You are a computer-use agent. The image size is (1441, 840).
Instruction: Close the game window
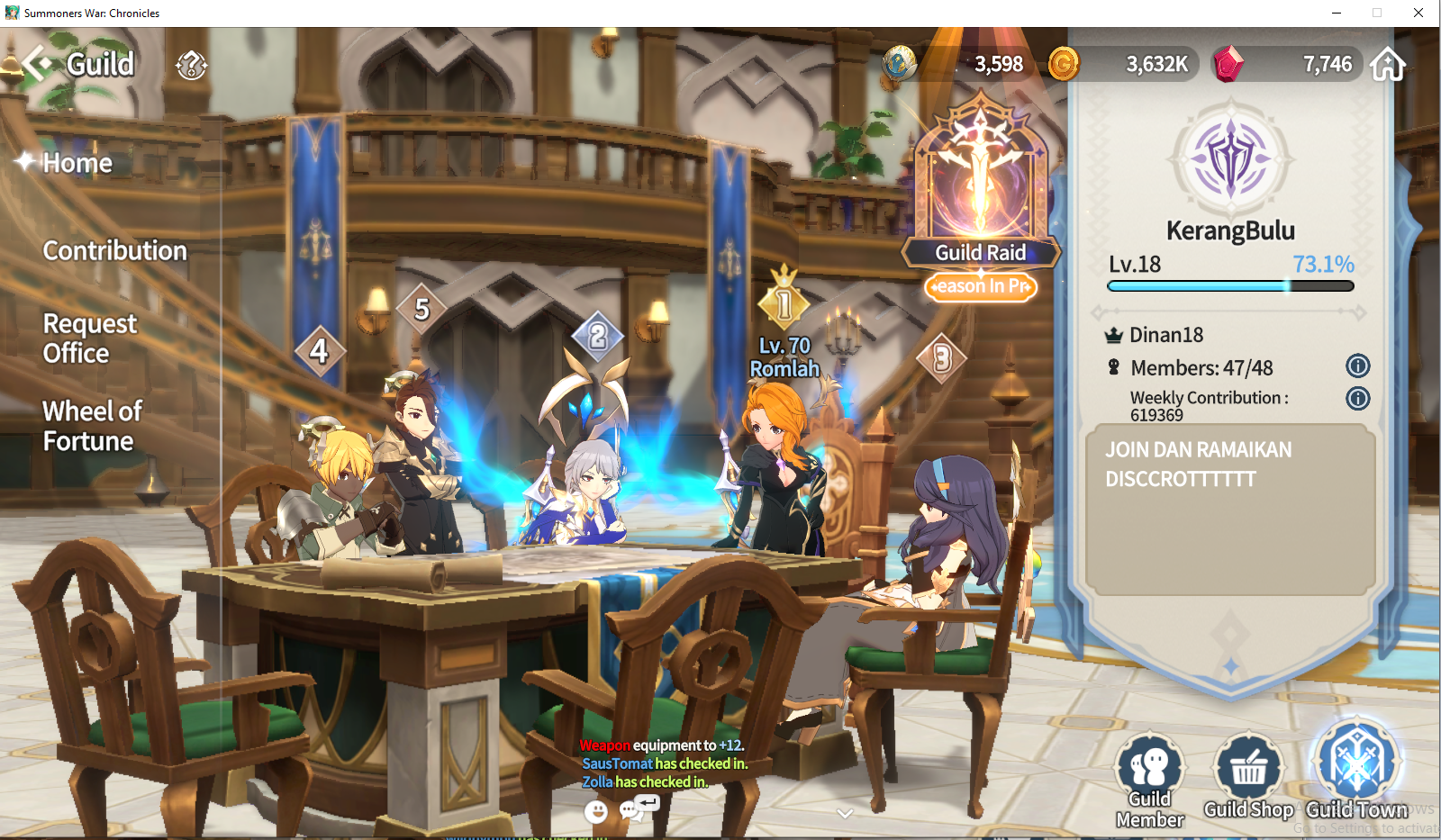pyautogui.click(x=1418, y=13)
